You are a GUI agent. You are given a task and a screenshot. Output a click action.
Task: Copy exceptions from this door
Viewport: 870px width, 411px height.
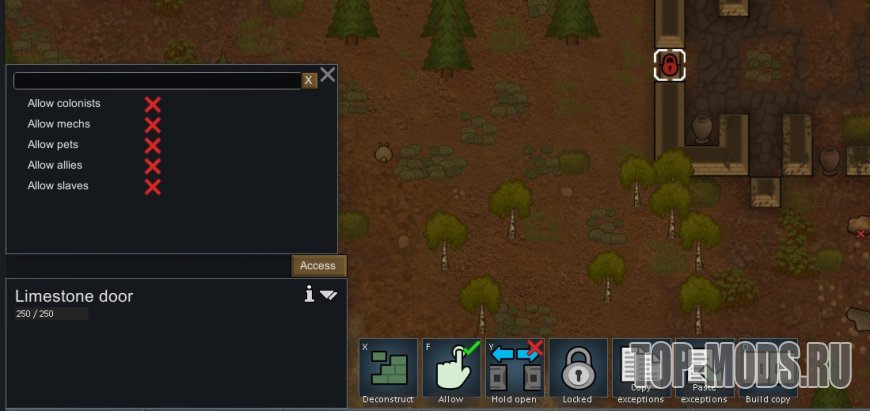point(641,368)
